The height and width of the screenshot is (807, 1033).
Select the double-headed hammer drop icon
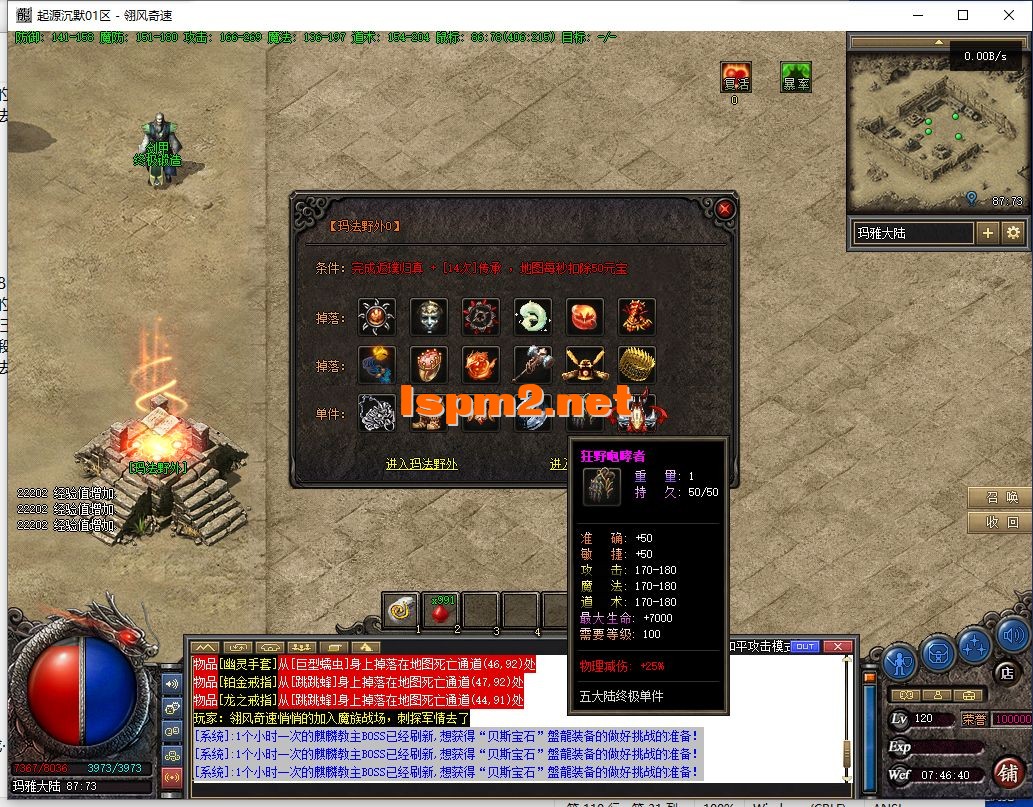(x=533, y=365)
